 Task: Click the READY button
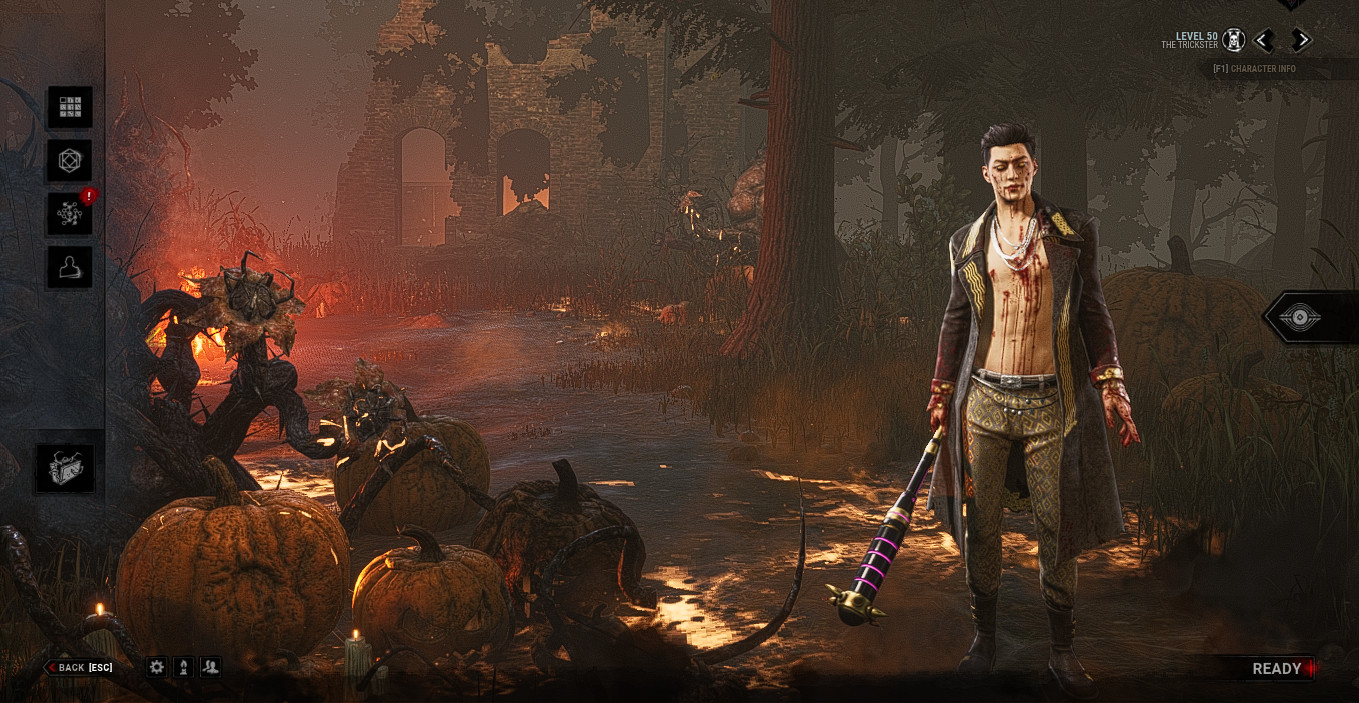point(1277,669)
